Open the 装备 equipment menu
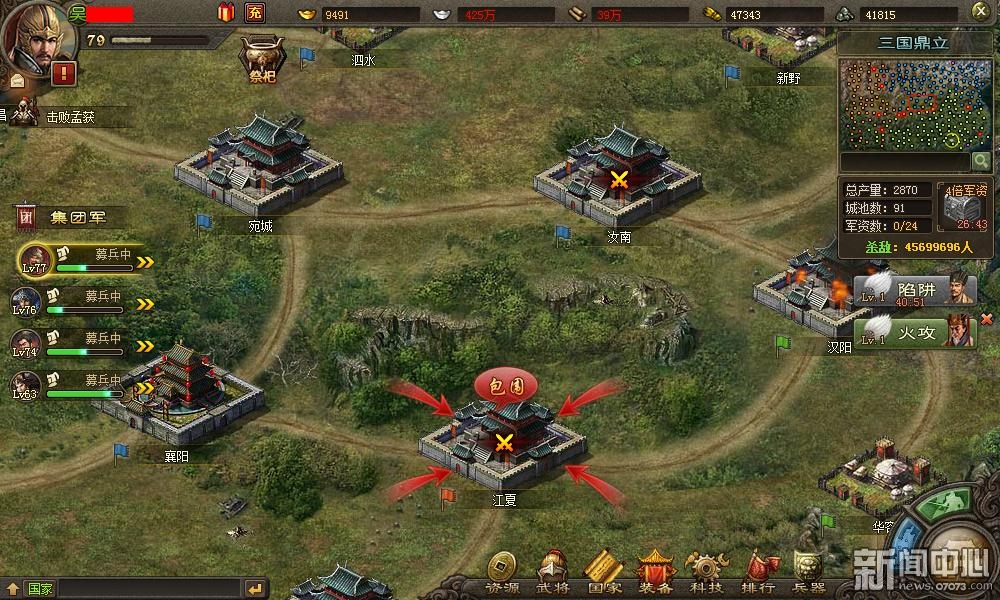 (x=656, y=571)
